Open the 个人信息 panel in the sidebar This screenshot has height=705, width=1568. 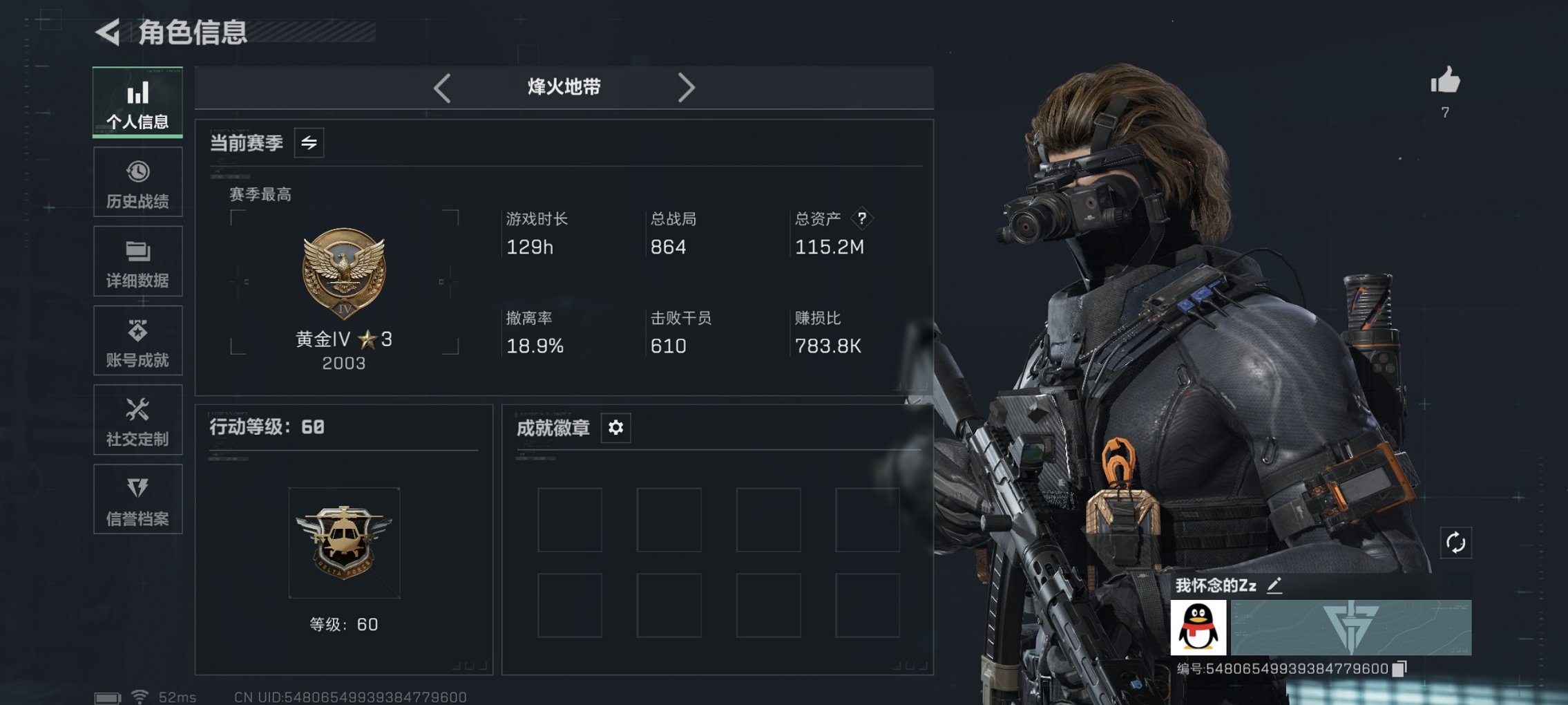[x=137, y=102]
